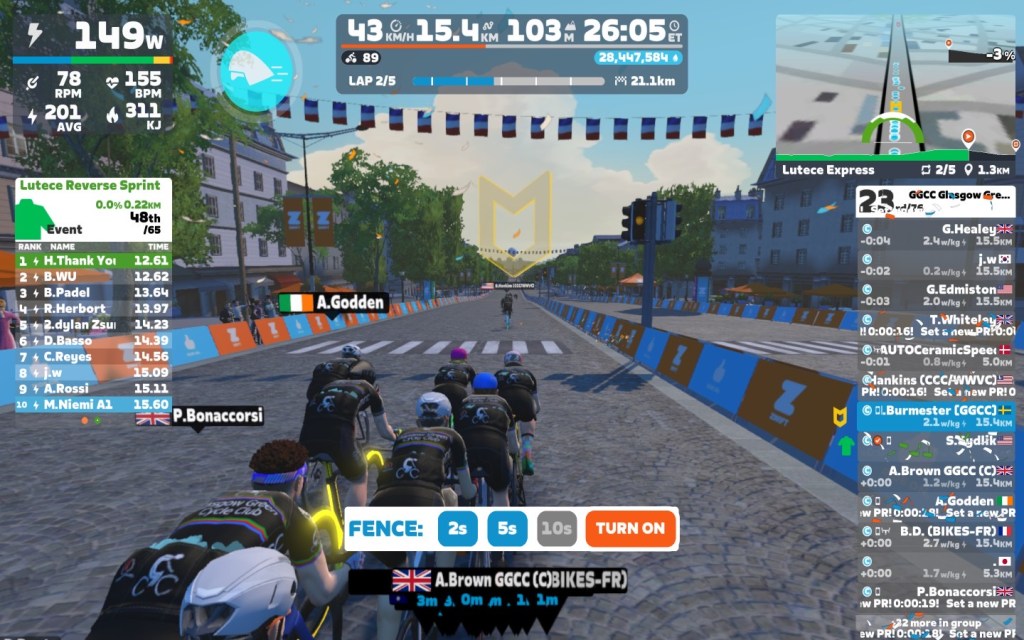The image size is (1024, 640).
Task: Choose B.D. (BIKES-FR) in the riders list
Action: 937,537
